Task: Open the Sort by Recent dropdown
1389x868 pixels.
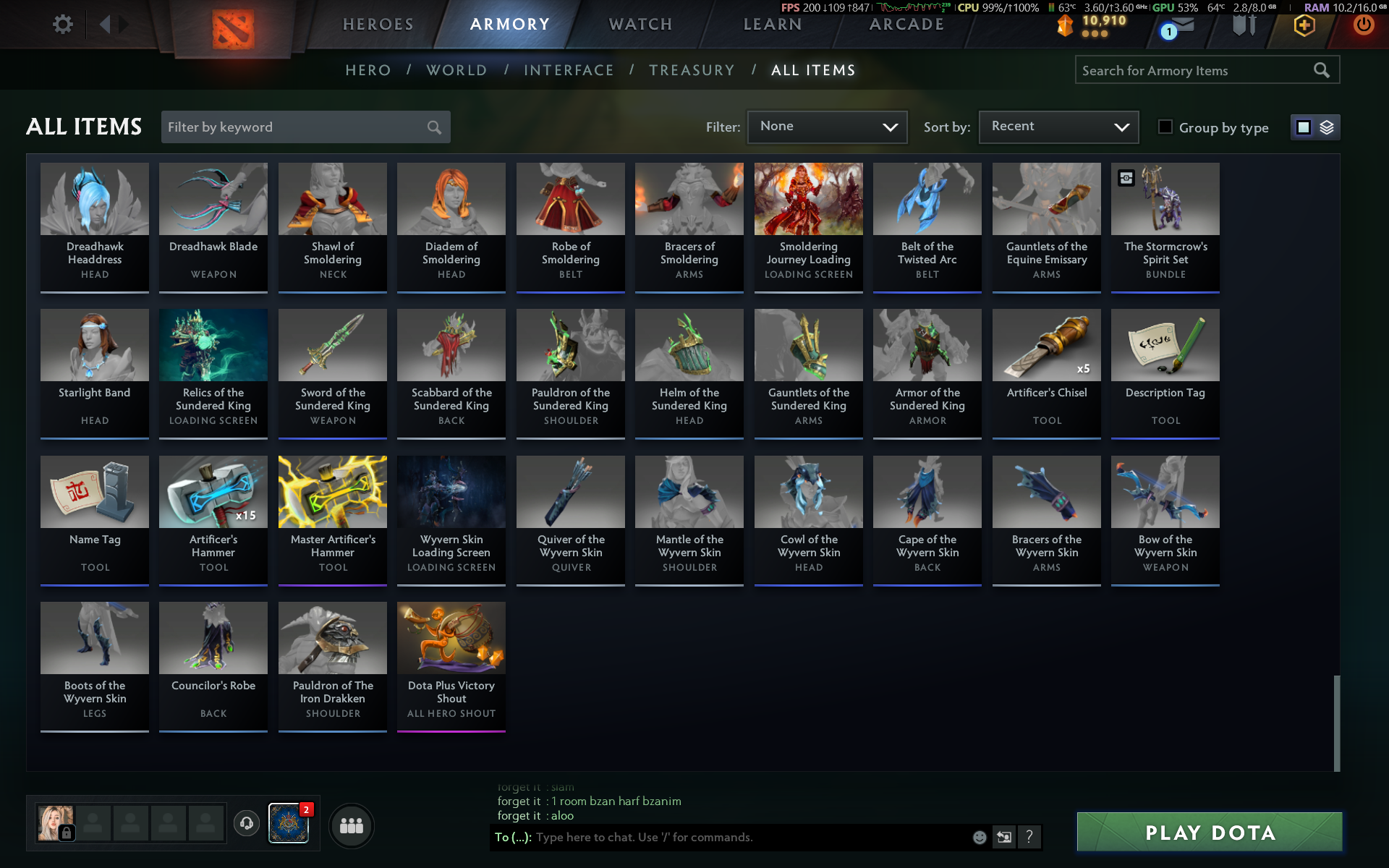Action: (1058, 127)
